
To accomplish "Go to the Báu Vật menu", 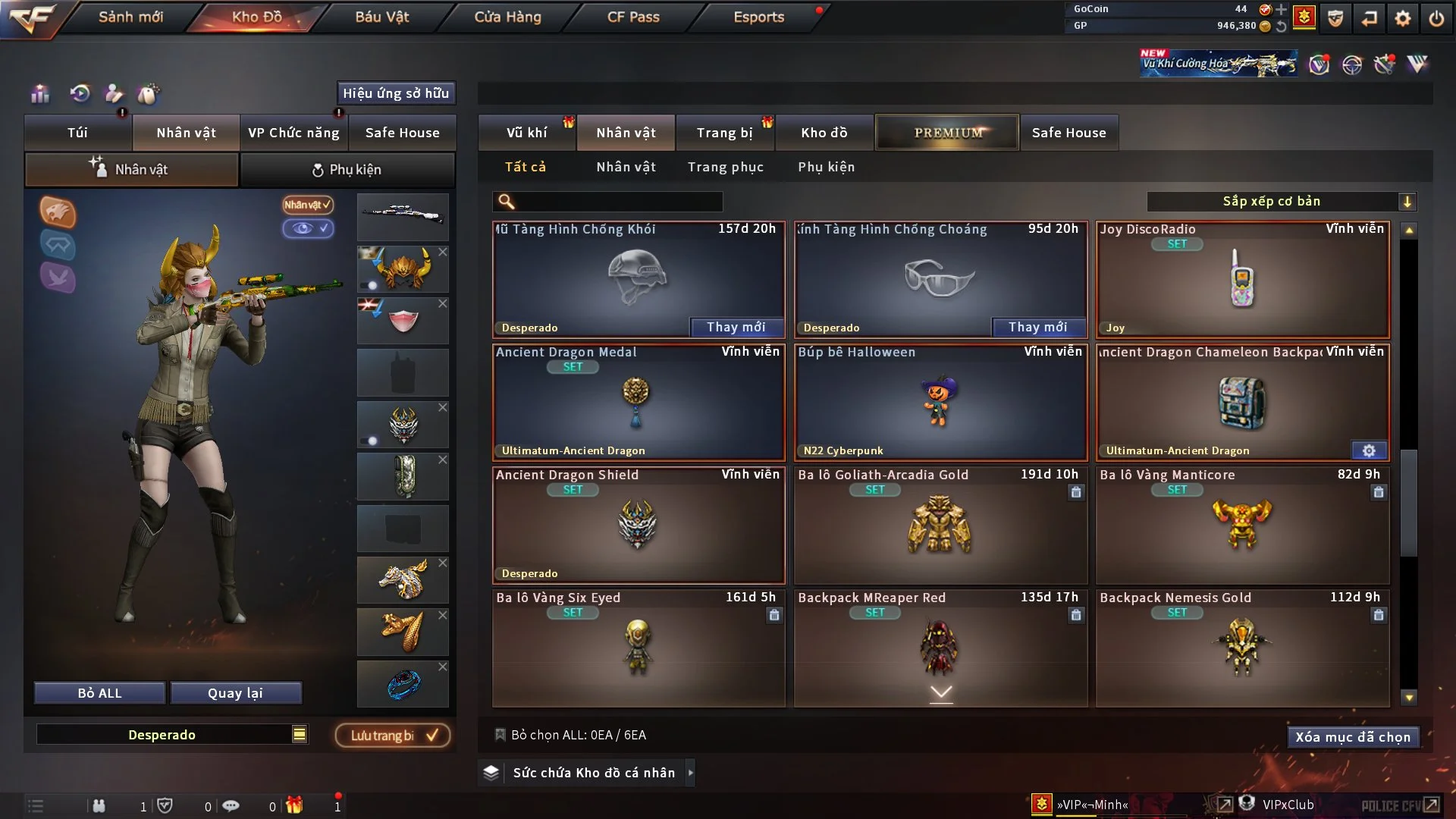I will pyautogui.click(x=381, y=17).
